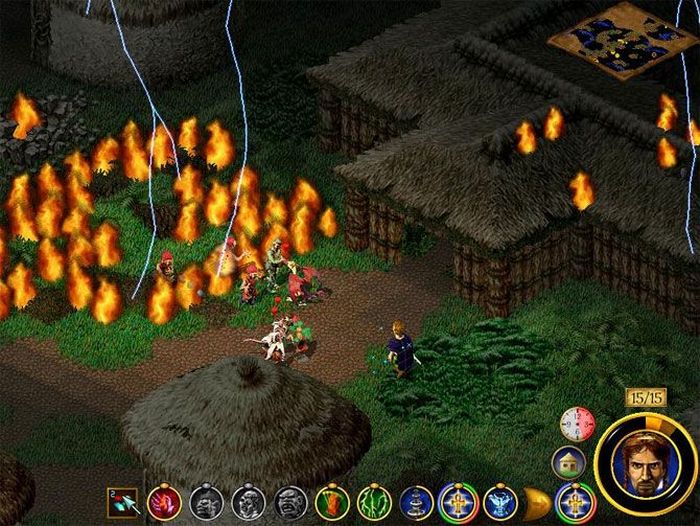The width and height of the screenshot is (700, 526).
Task: Activate the blue winged figure spell
Action: pyautogui.click(x=500, y=500)
